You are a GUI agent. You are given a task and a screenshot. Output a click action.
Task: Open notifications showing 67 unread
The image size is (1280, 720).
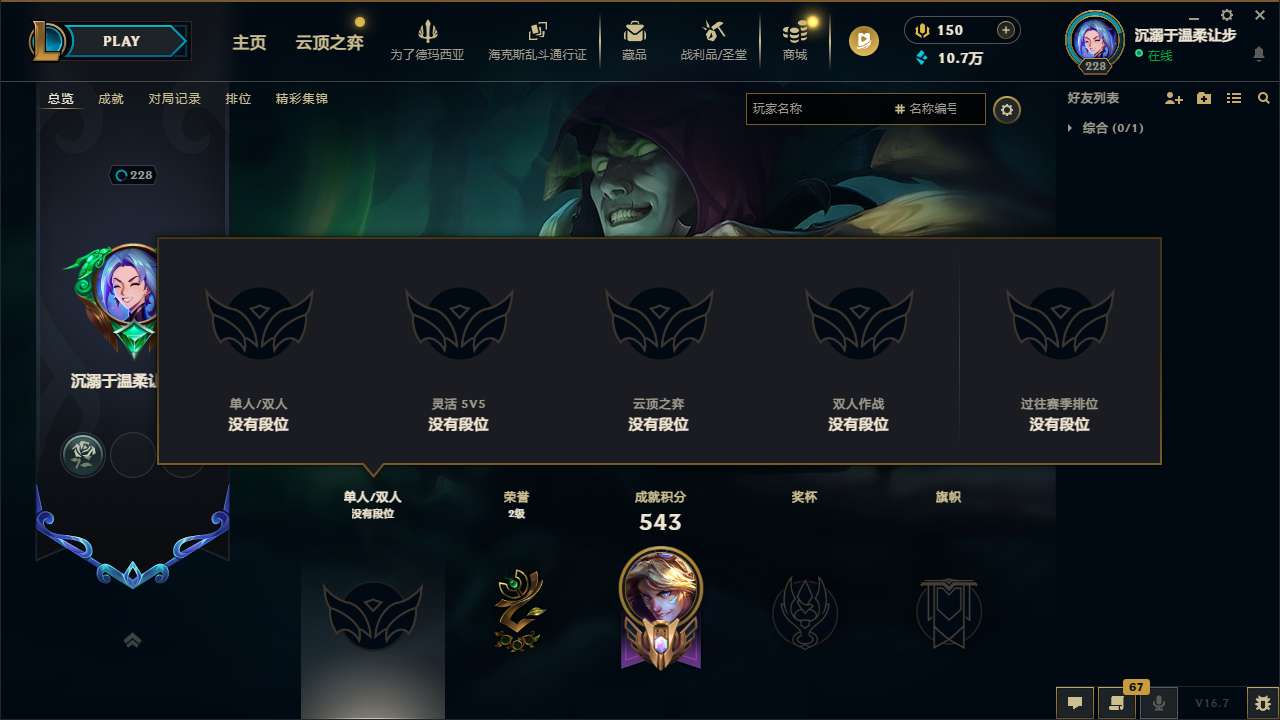[1117, 703]
